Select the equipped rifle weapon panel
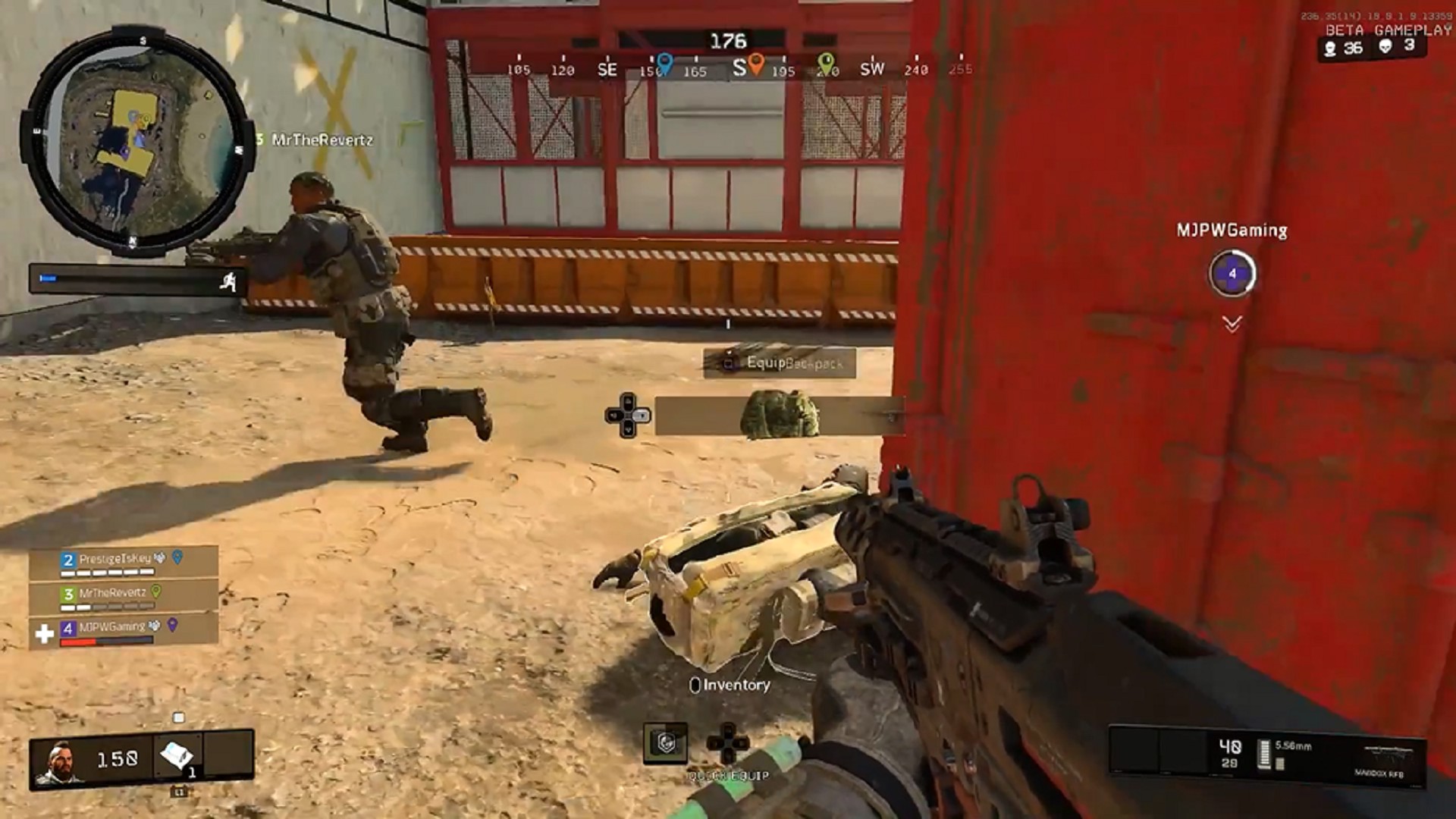Viewport: 1456px width, 819px height. [1267, 755]
